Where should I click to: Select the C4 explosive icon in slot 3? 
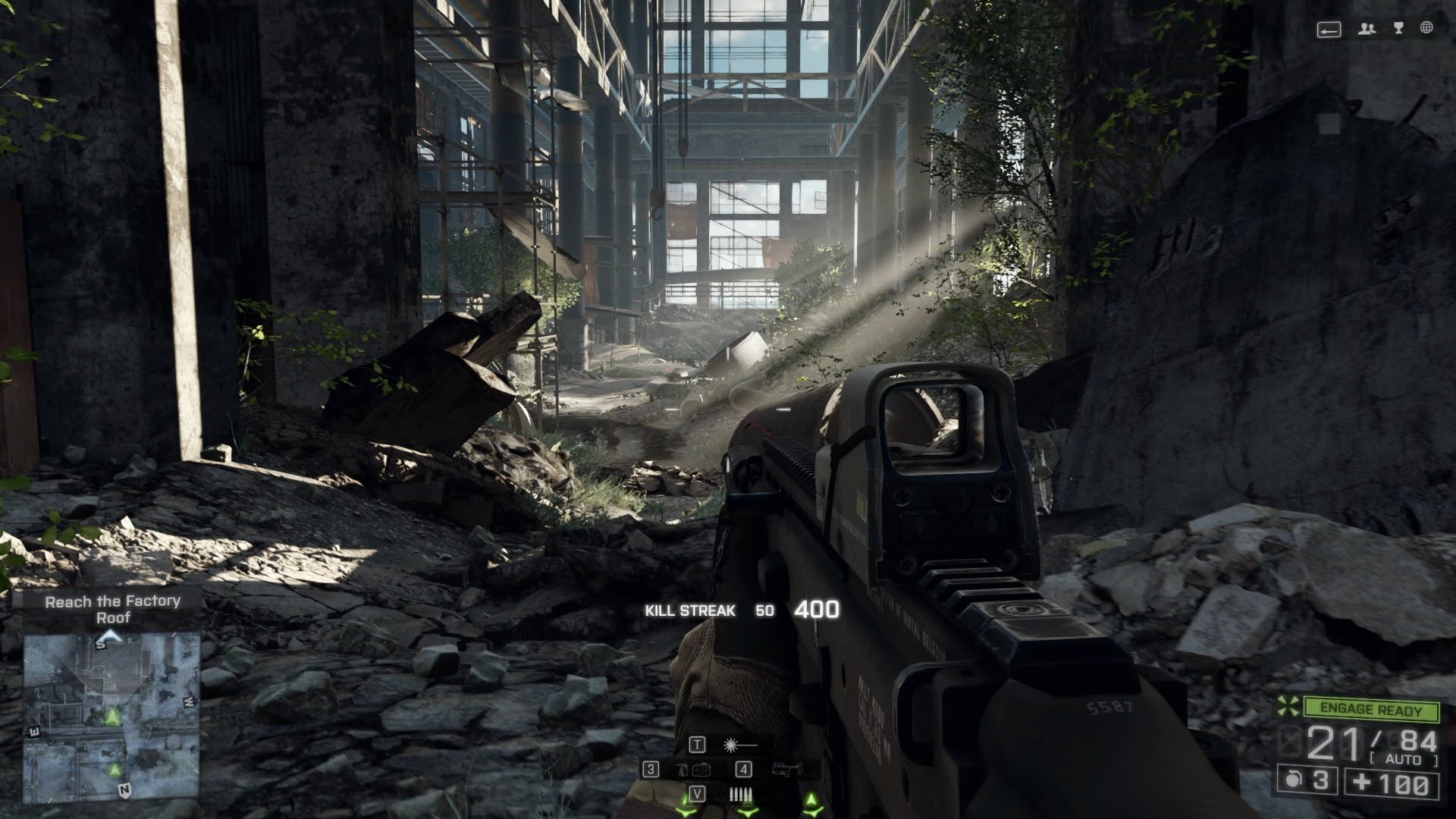click(x=701, y=769)
